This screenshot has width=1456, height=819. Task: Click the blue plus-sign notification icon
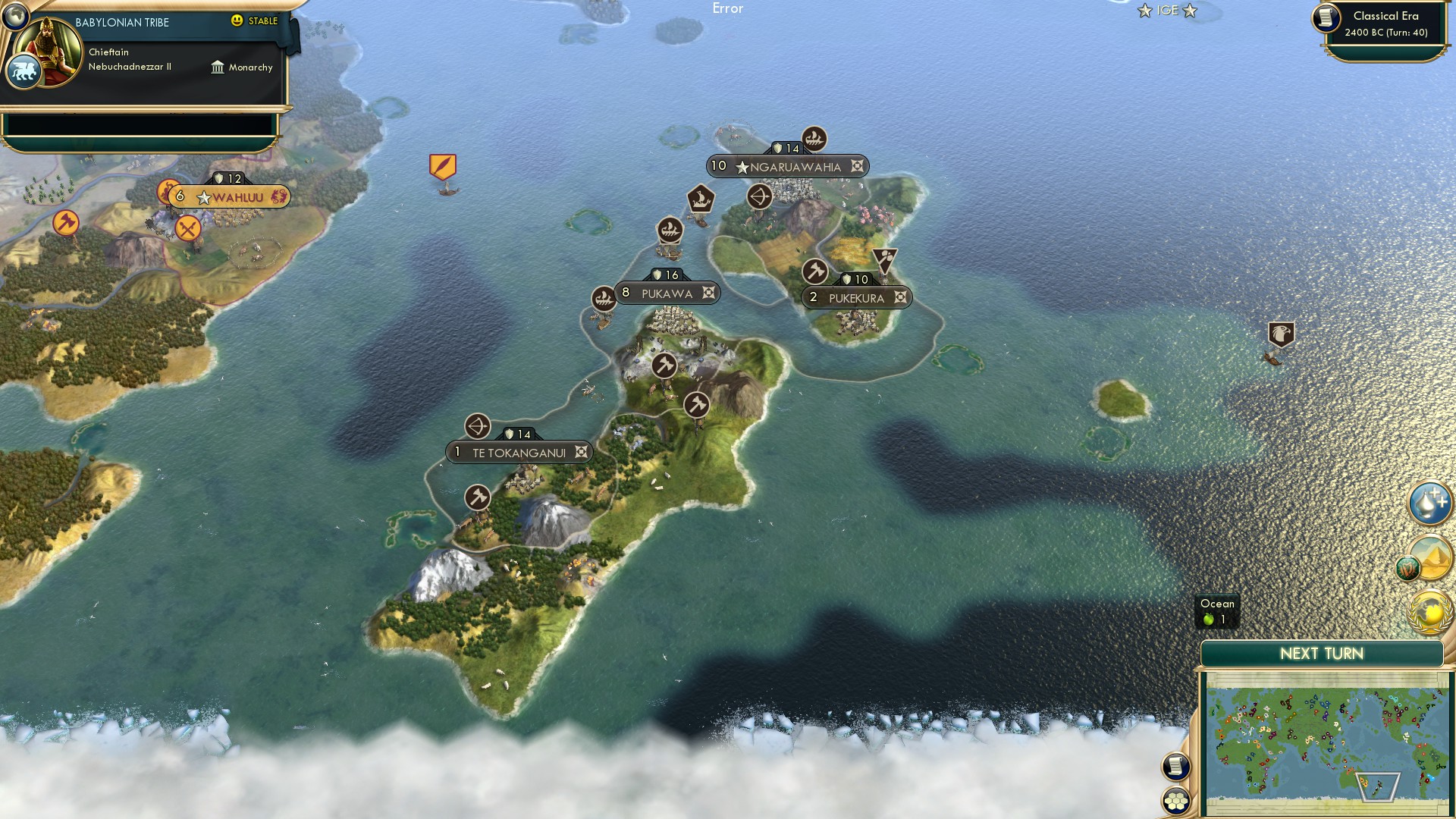(1429, 500)
